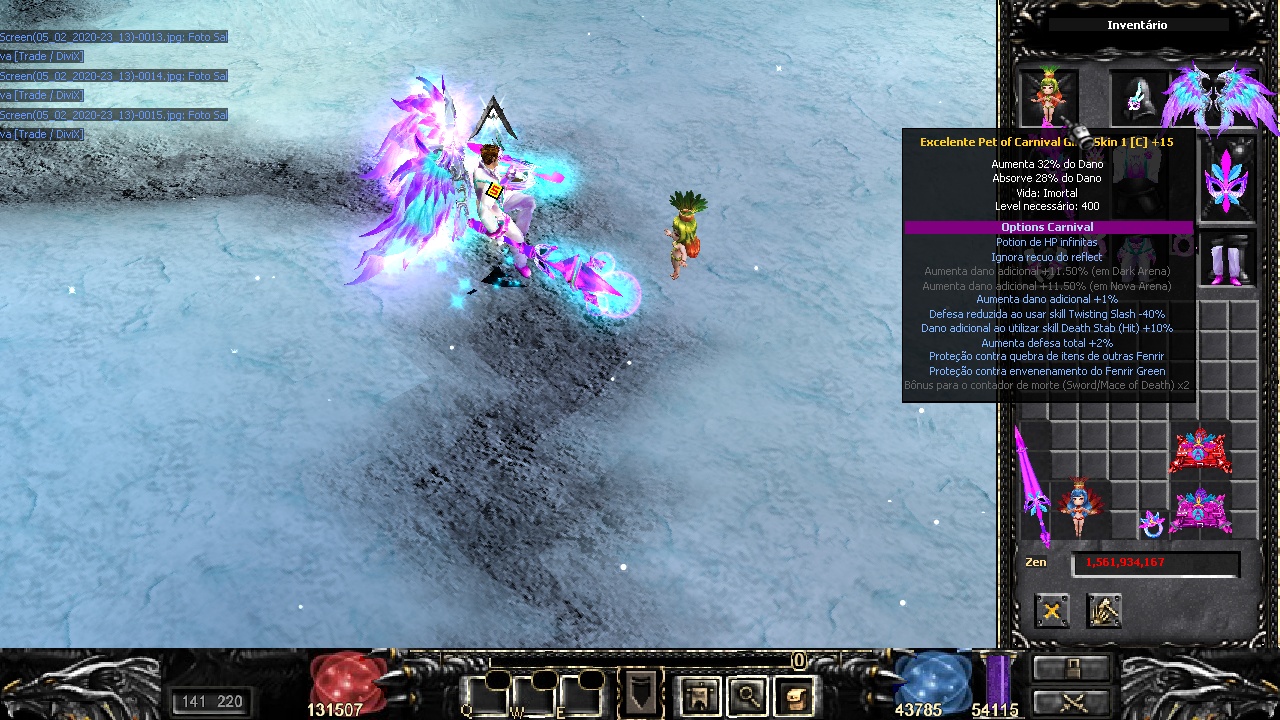Click the crossed swords button
1280x720 pixels.
(x=1071, y=701)
